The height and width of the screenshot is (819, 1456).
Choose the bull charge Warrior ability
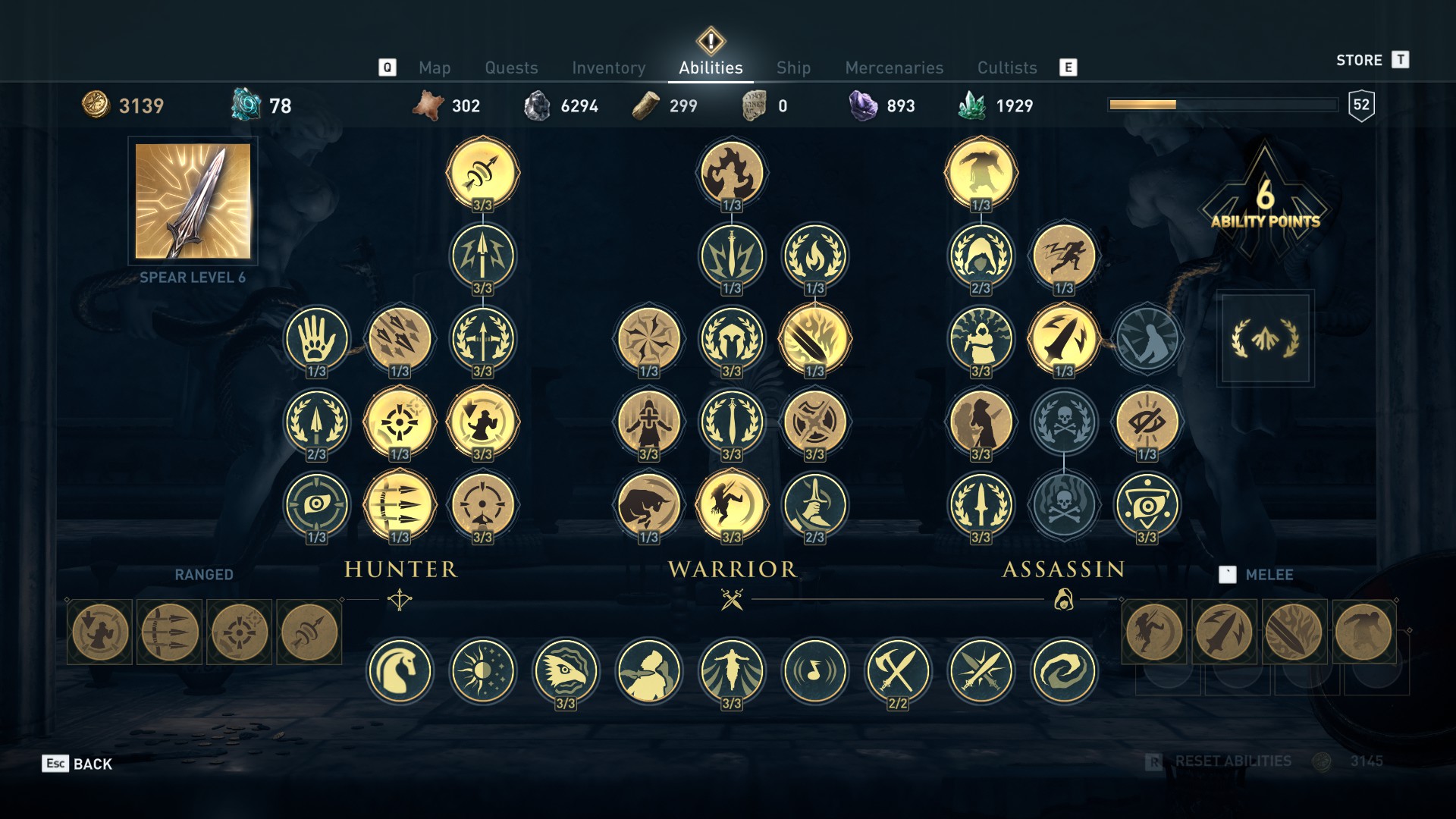(x=648, y=504)
